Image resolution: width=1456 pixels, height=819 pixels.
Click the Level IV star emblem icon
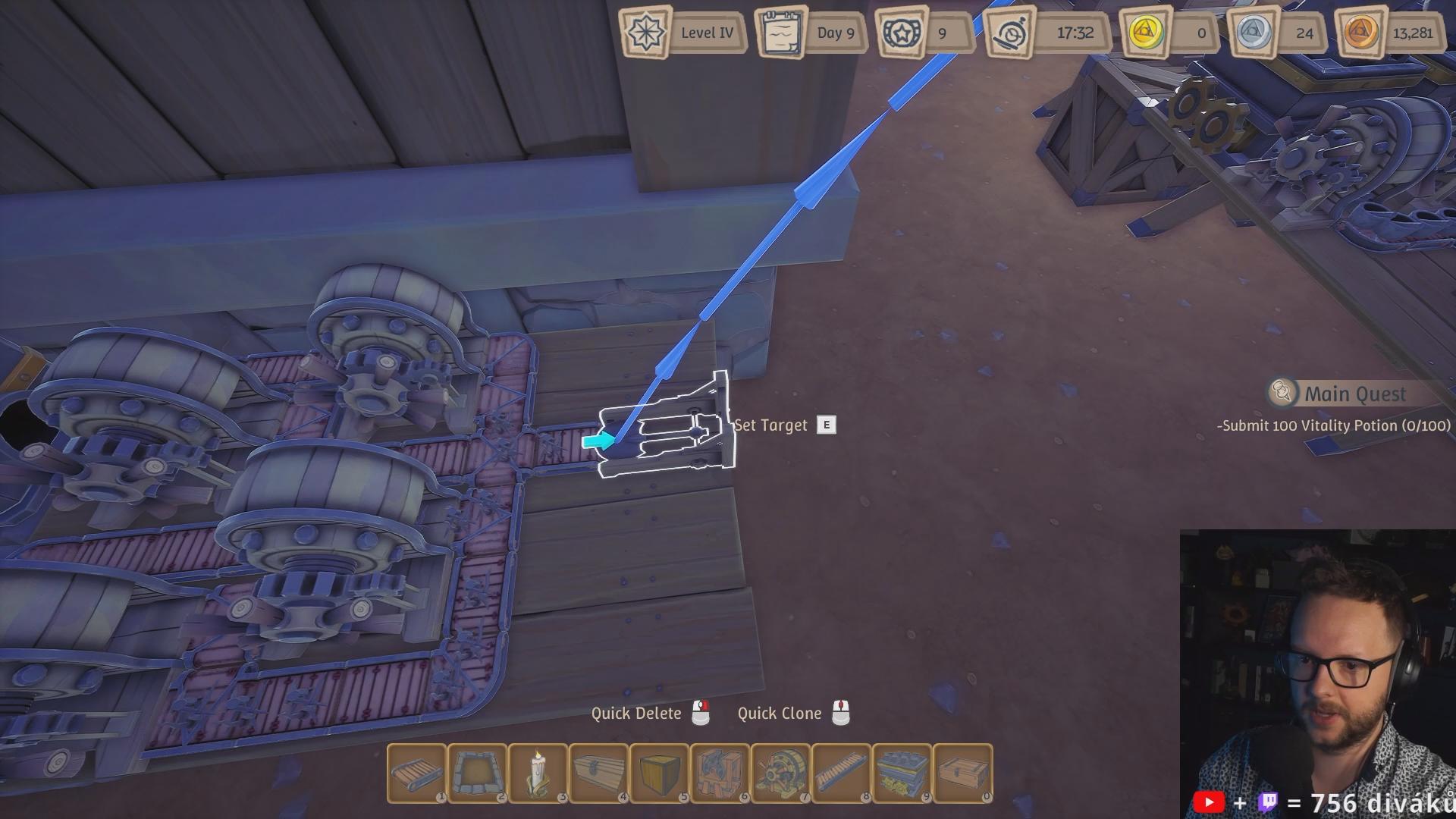pyautogui.click(x=646, y=33)
